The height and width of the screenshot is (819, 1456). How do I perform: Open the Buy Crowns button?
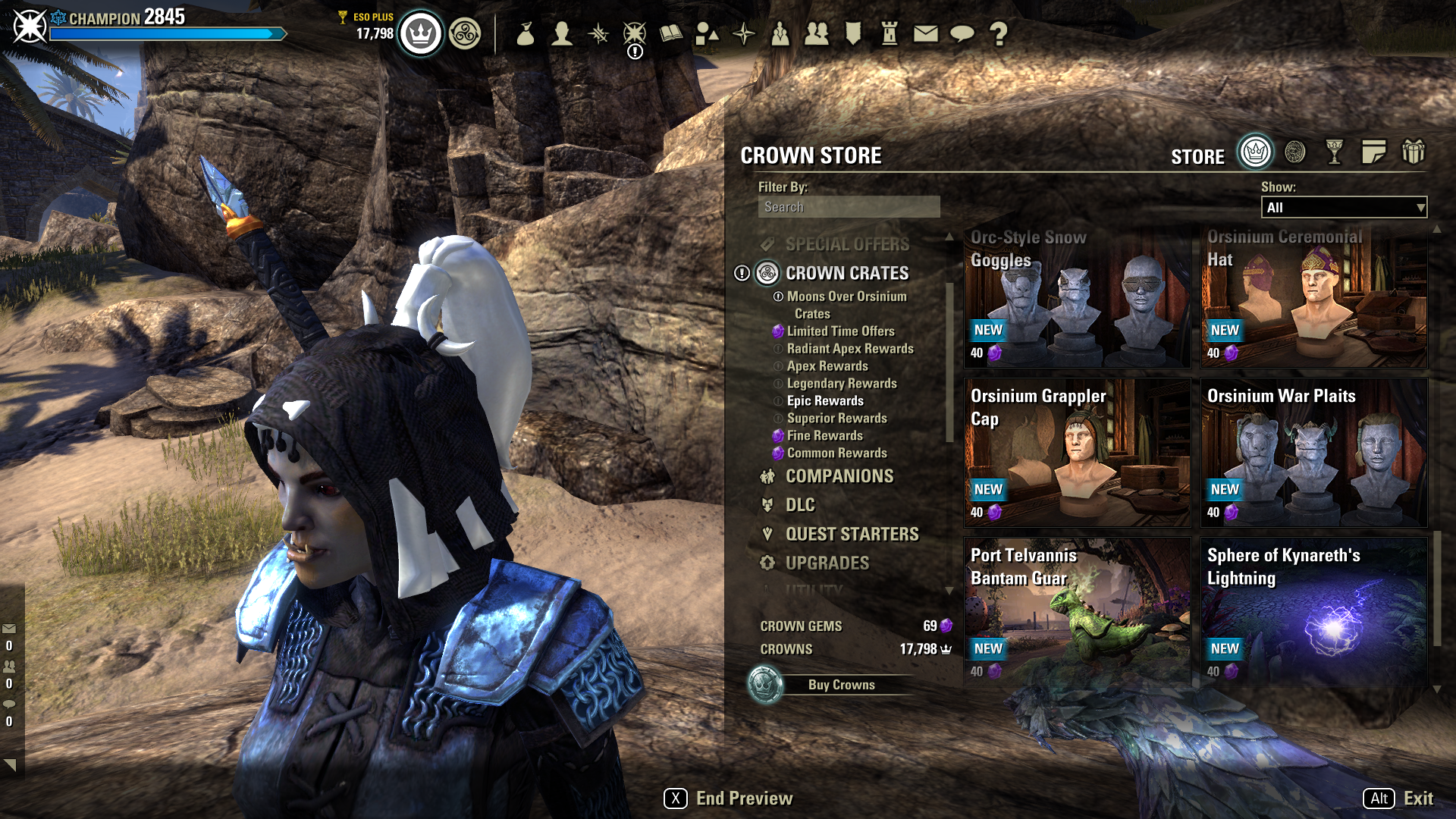[841, 685]
